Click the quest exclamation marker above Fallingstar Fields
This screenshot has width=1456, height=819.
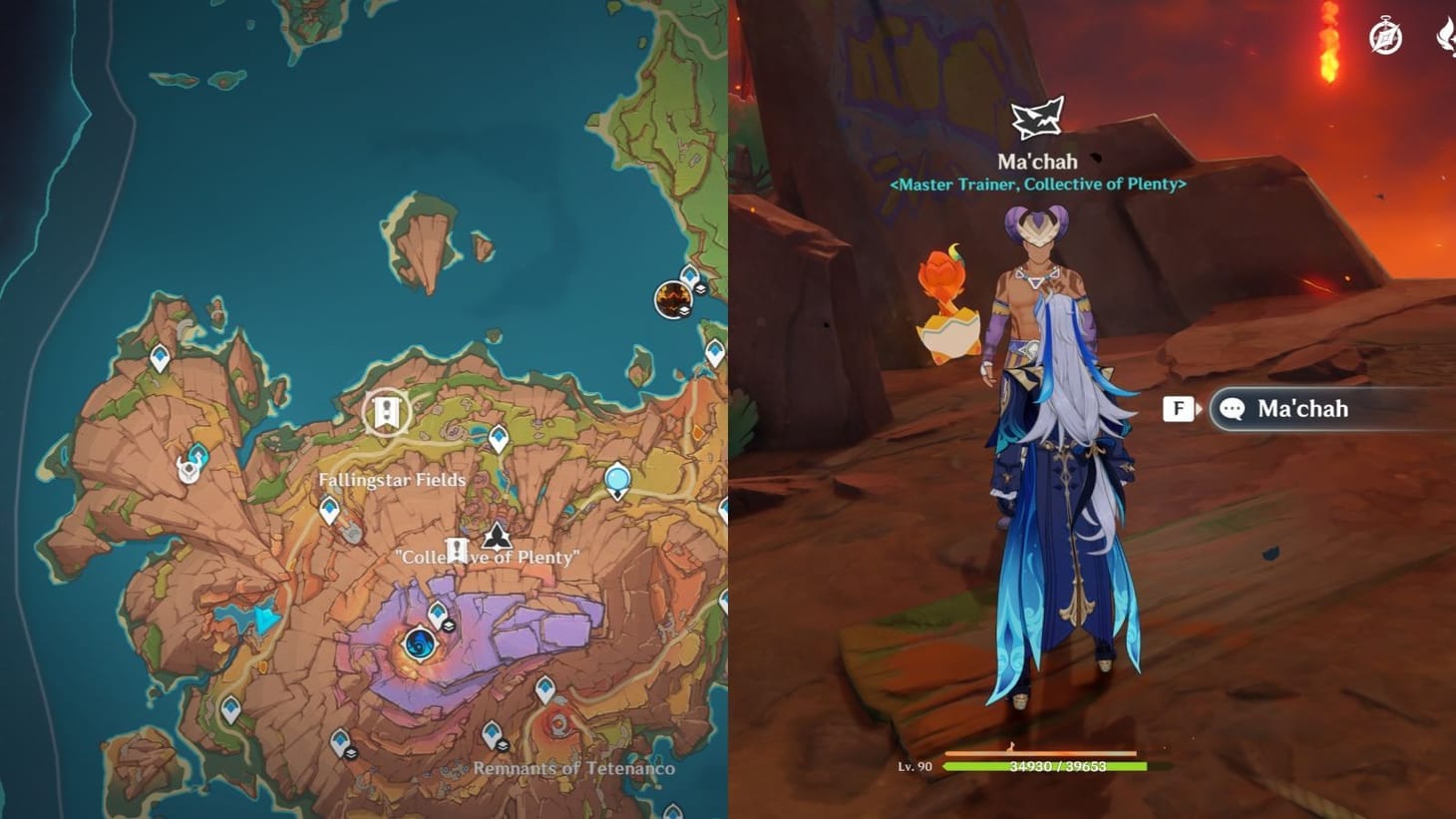tap(386, 412)
